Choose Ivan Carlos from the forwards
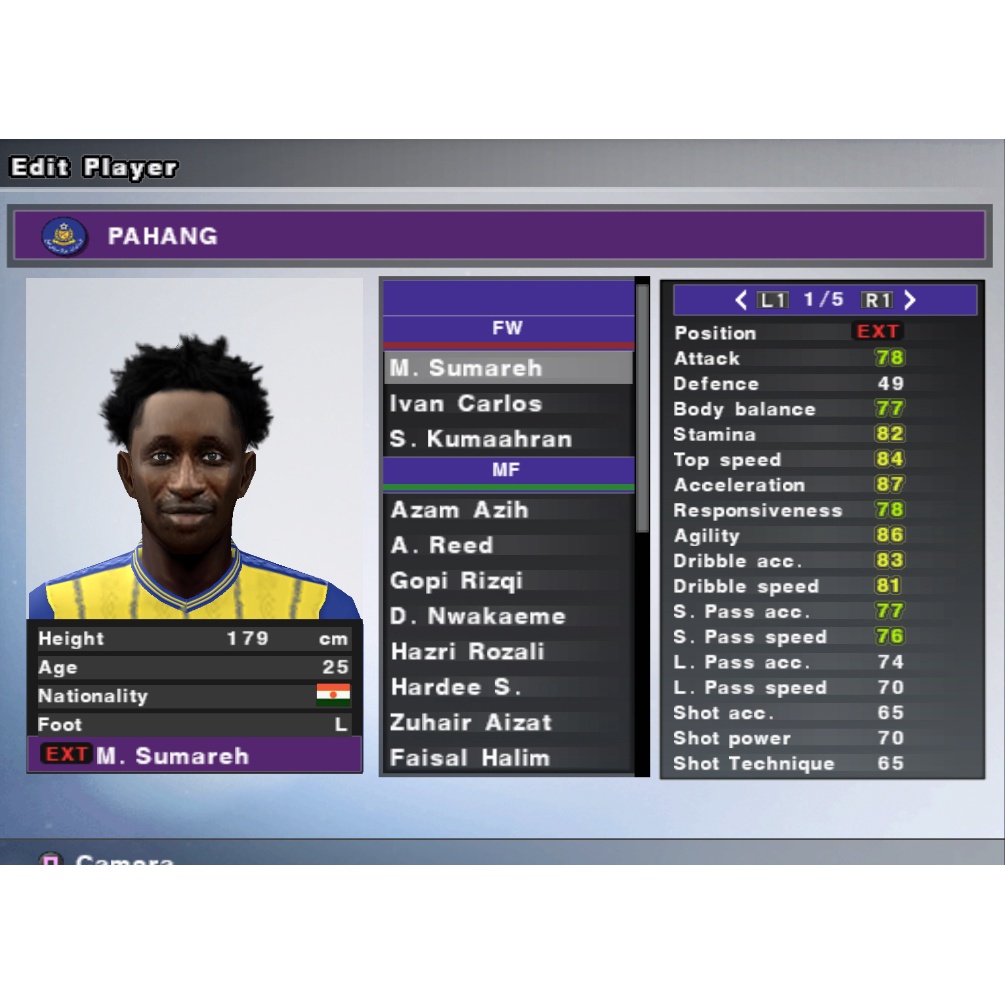Viewport: 1005px width, 1005px height. tap(507, 404)
